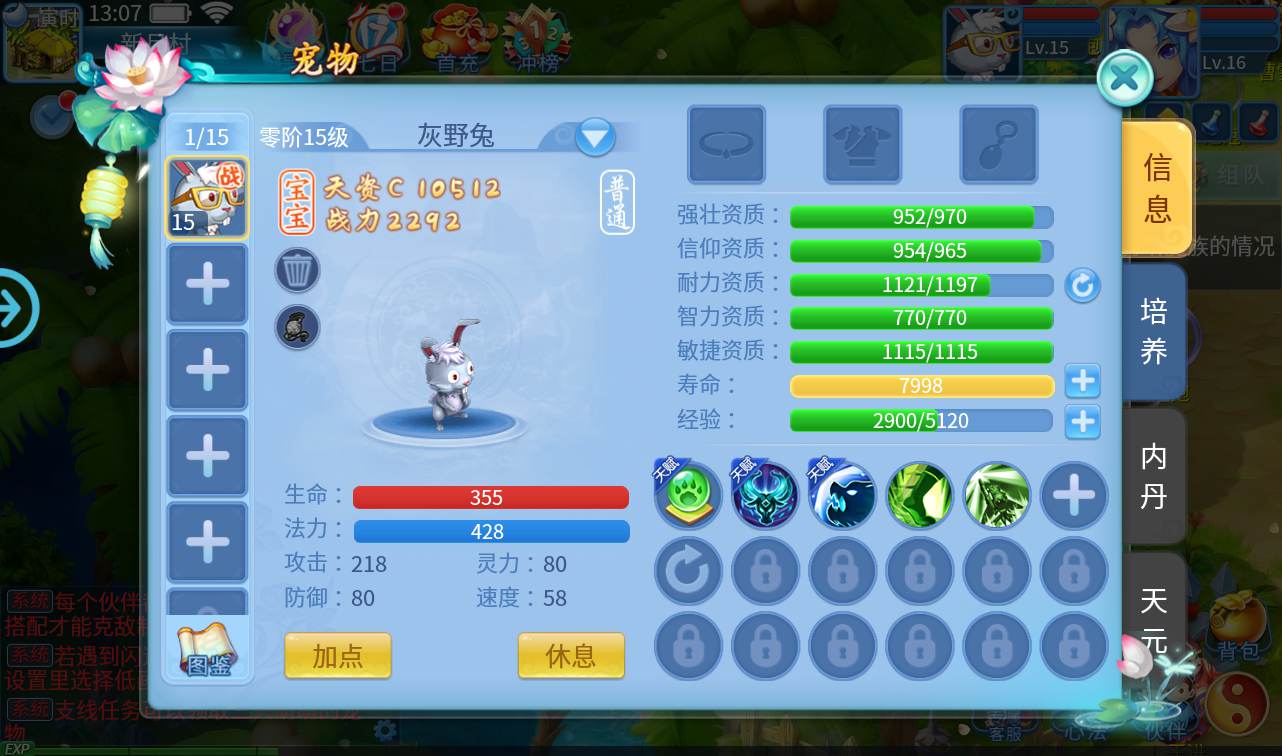This screenshot has height=756, width=1282.
Task: Add experience with the plus button
Action: click(x=1082, y=421)
